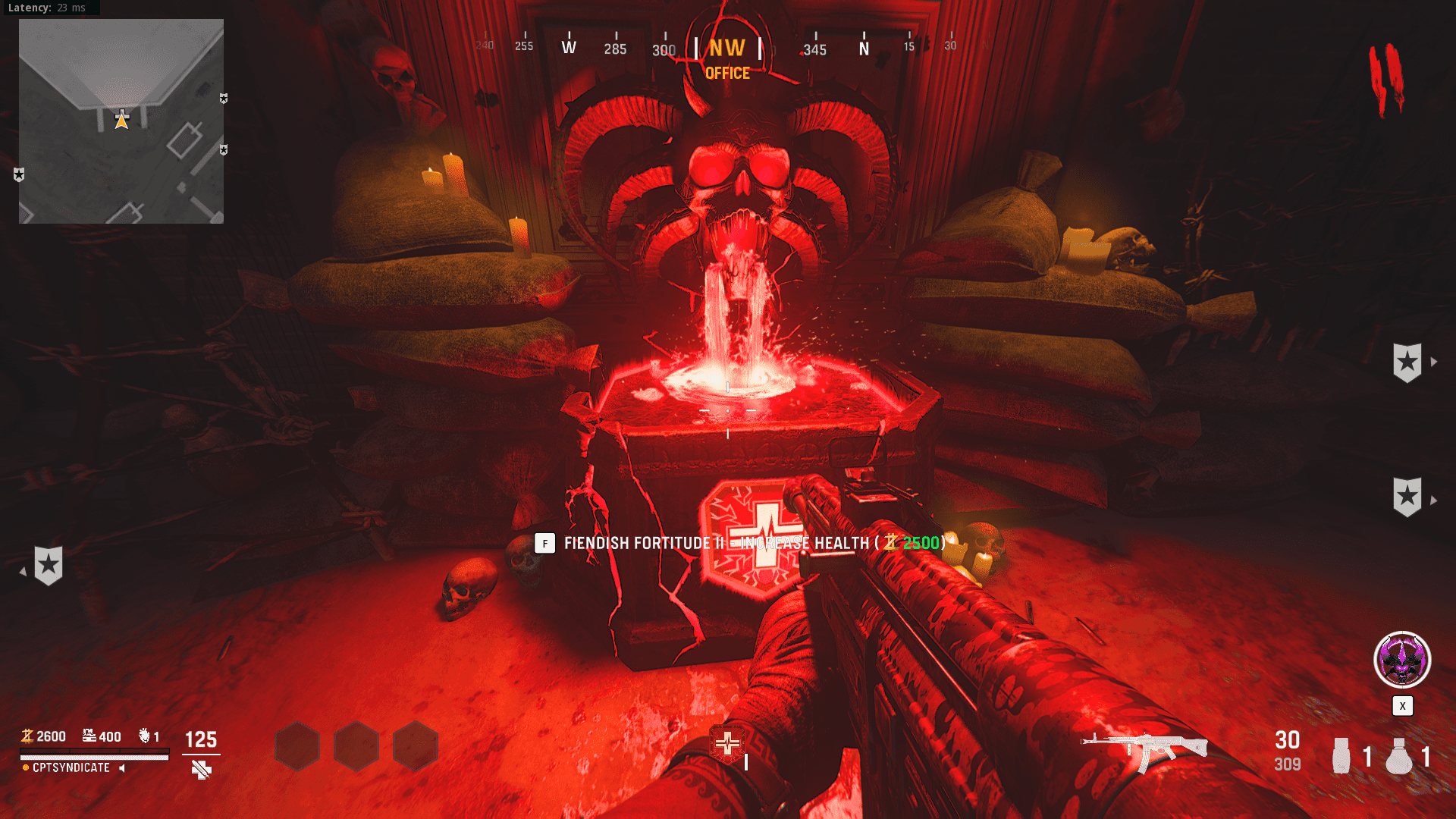Expand the first empty perk hexagon slot

click(297, 746)
